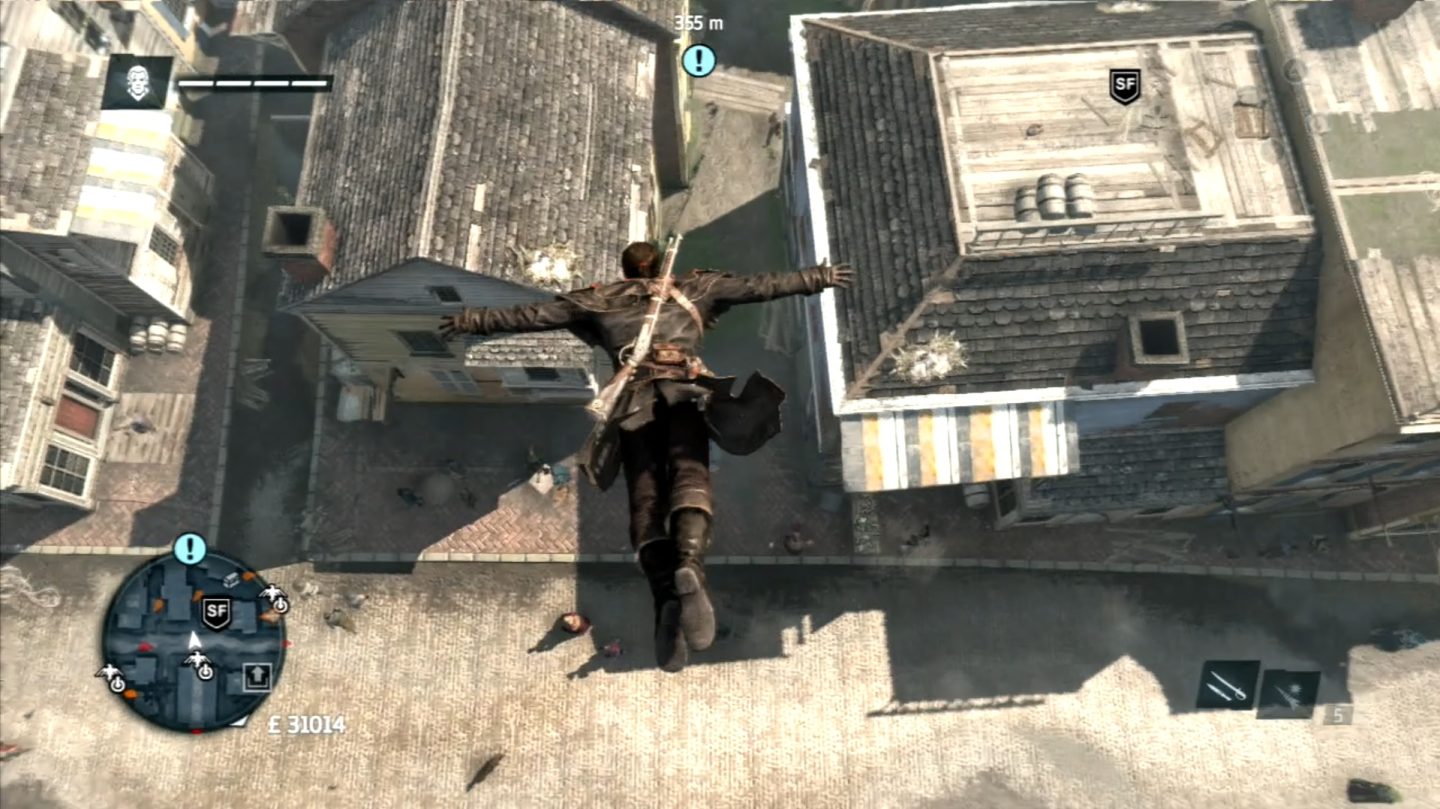Click the top-right viewpoint eagle icon on the minimap
Viewport: 1440px width, 809px height.
pos(272,593)
